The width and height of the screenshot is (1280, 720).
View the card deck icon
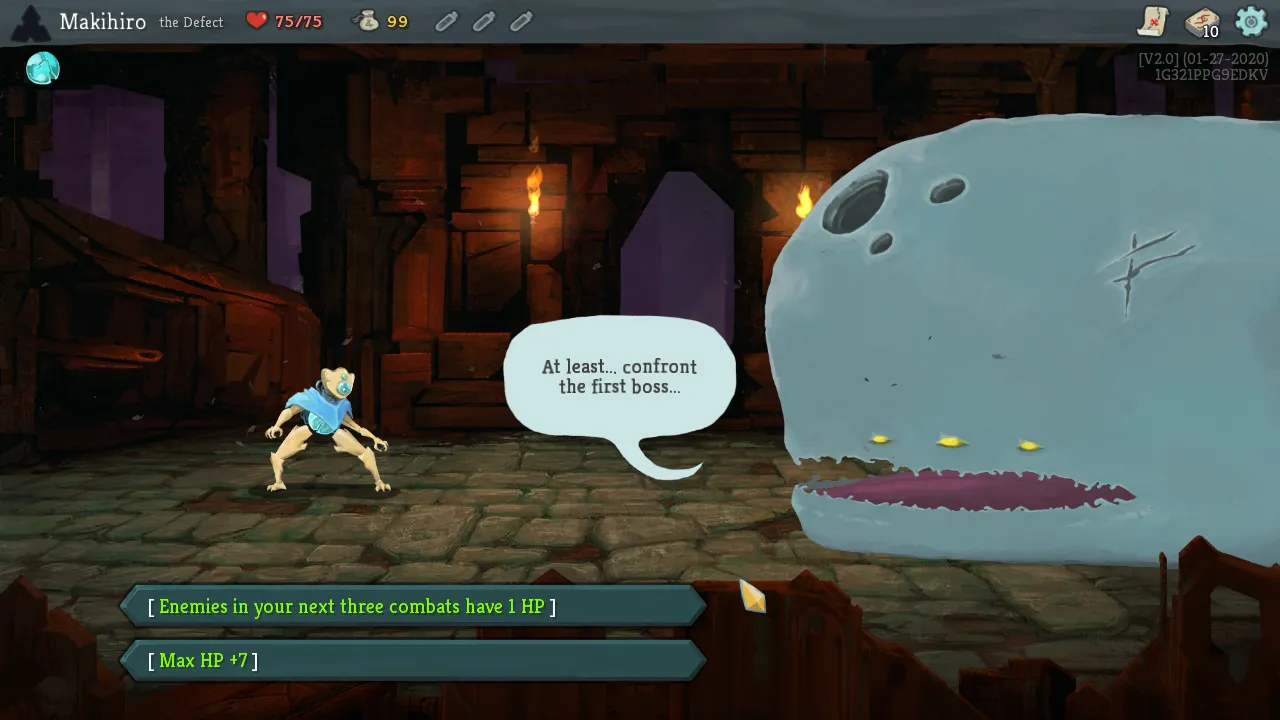[x=1201, y=22]
